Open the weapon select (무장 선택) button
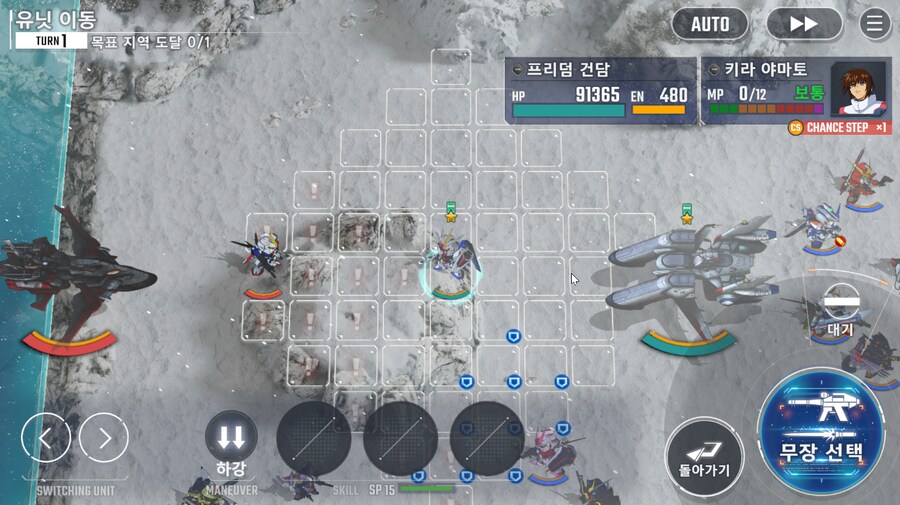Viewport: 900px width, 505px height. (x=821, y=431)
